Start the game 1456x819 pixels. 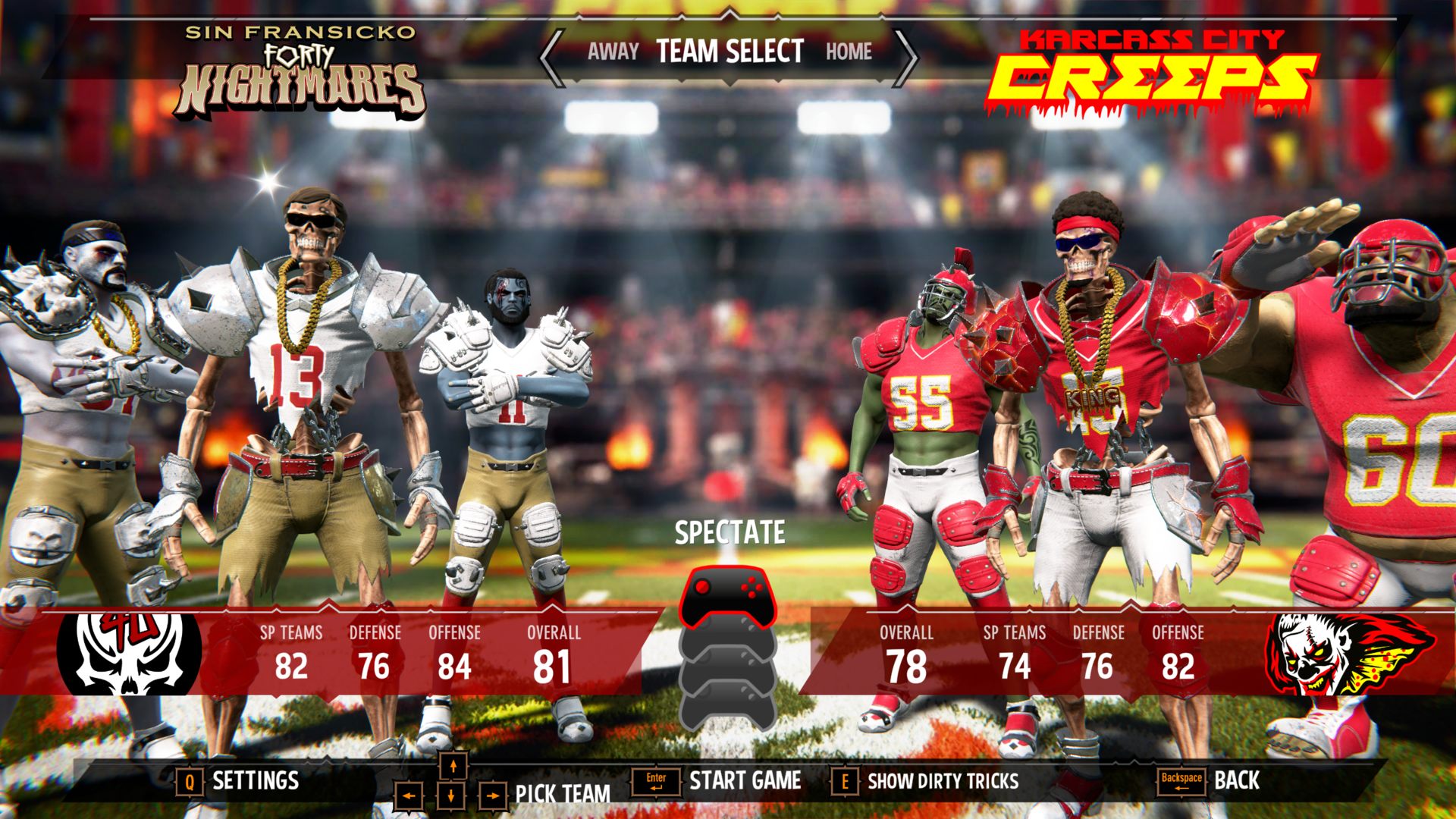744,780
